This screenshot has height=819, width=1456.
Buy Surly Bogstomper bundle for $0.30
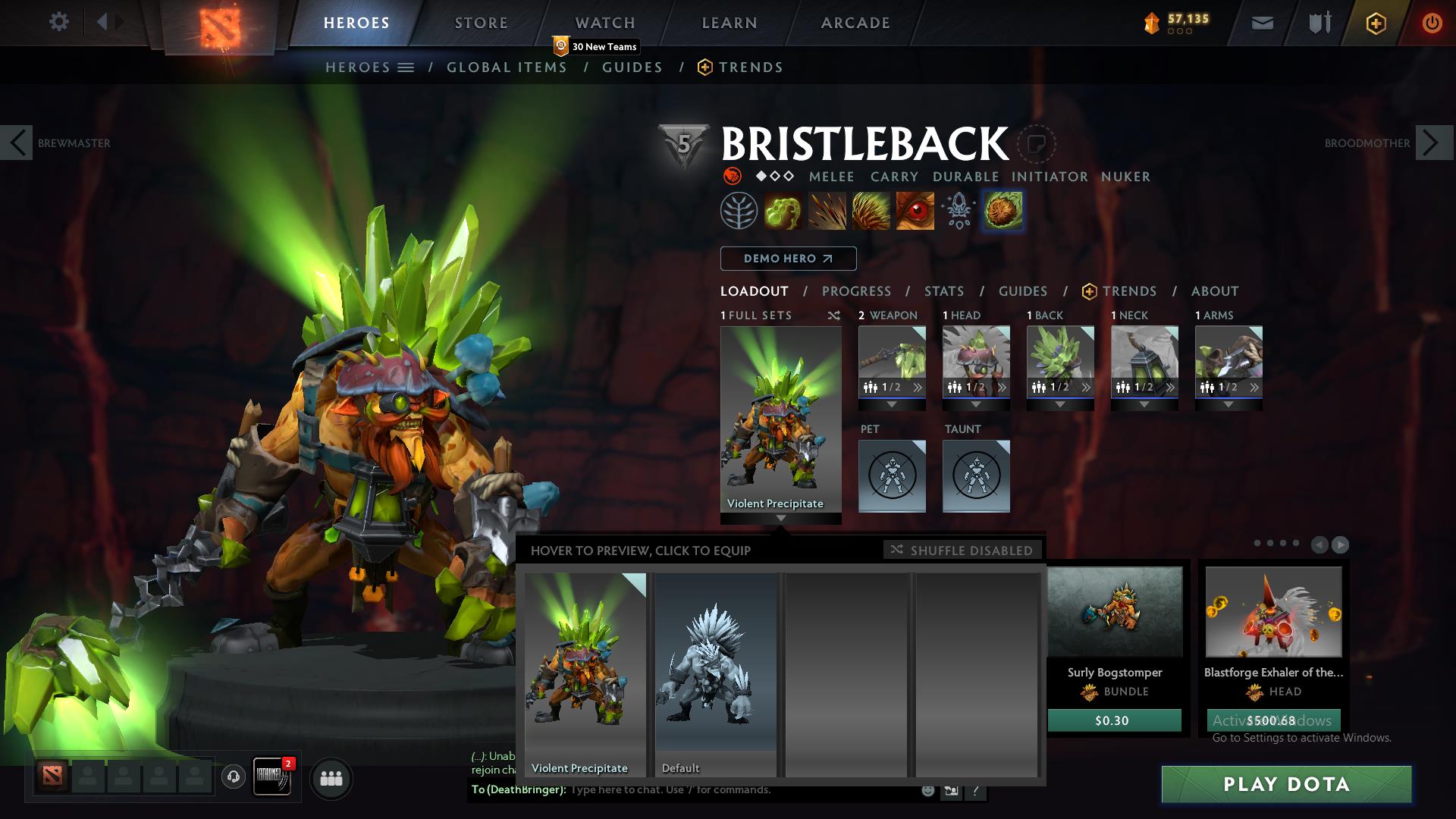(1113, 720)
